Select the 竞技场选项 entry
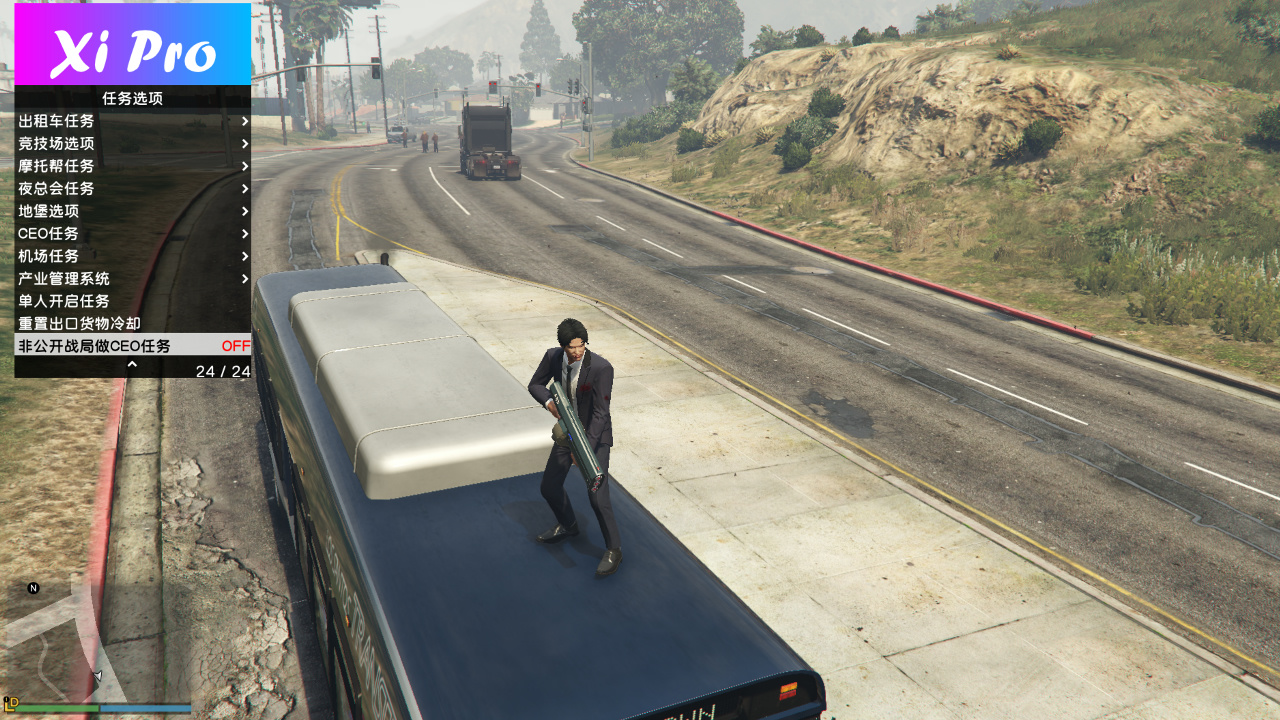The height and width of the screenshot is (720, 1280). click(132, 144)
